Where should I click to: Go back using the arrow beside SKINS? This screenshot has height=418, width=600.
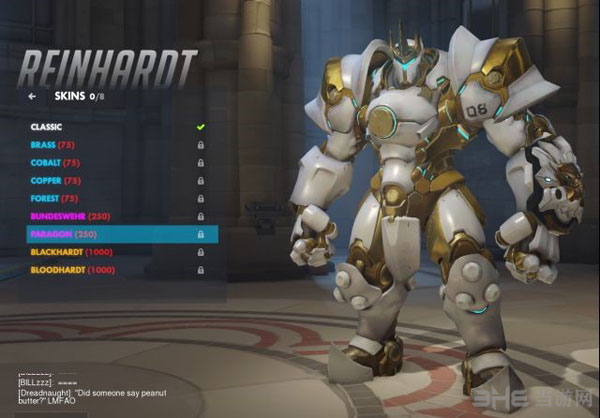(33, 97)
